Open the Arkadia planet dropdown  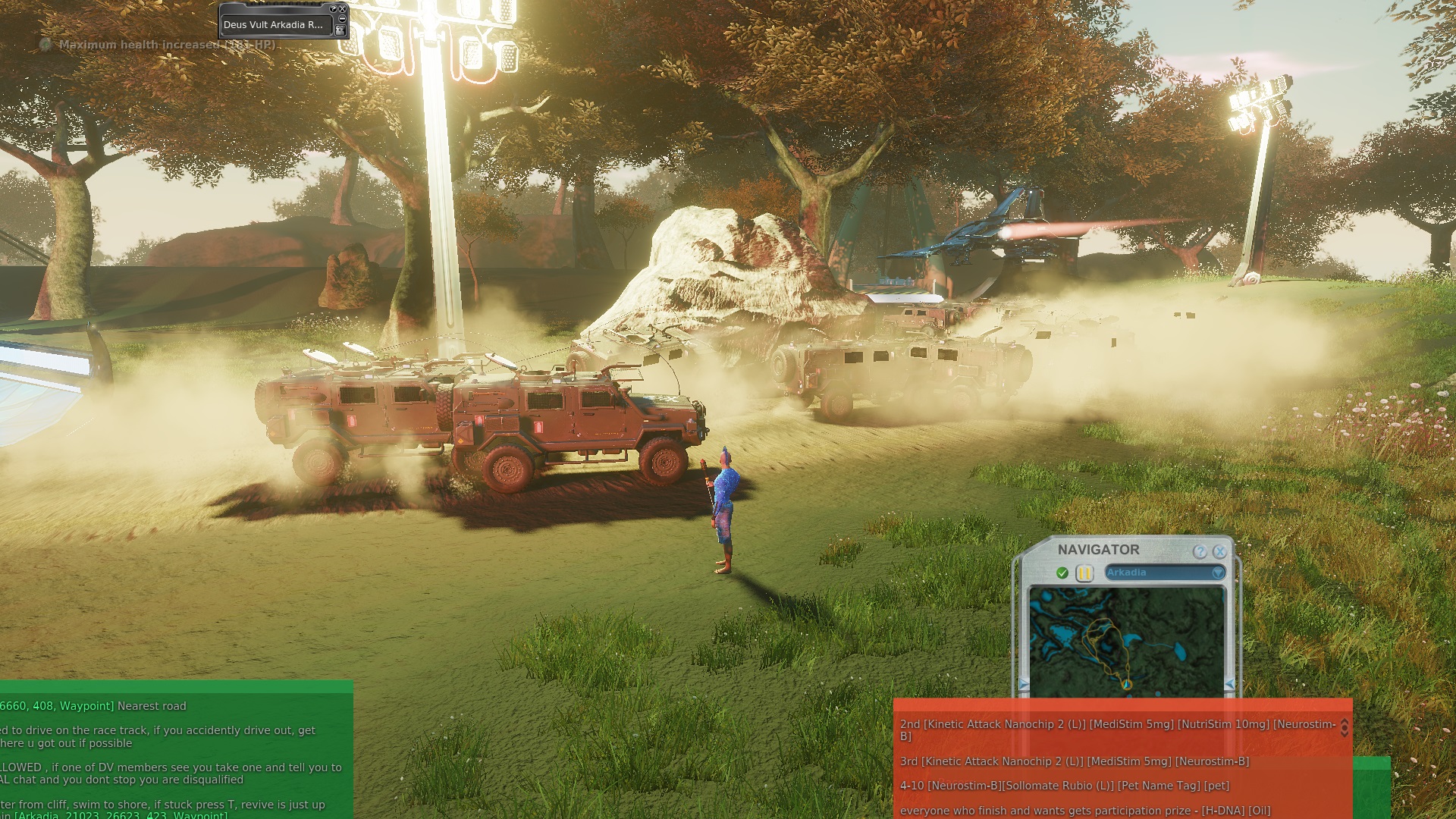(x=1218, y=573)
